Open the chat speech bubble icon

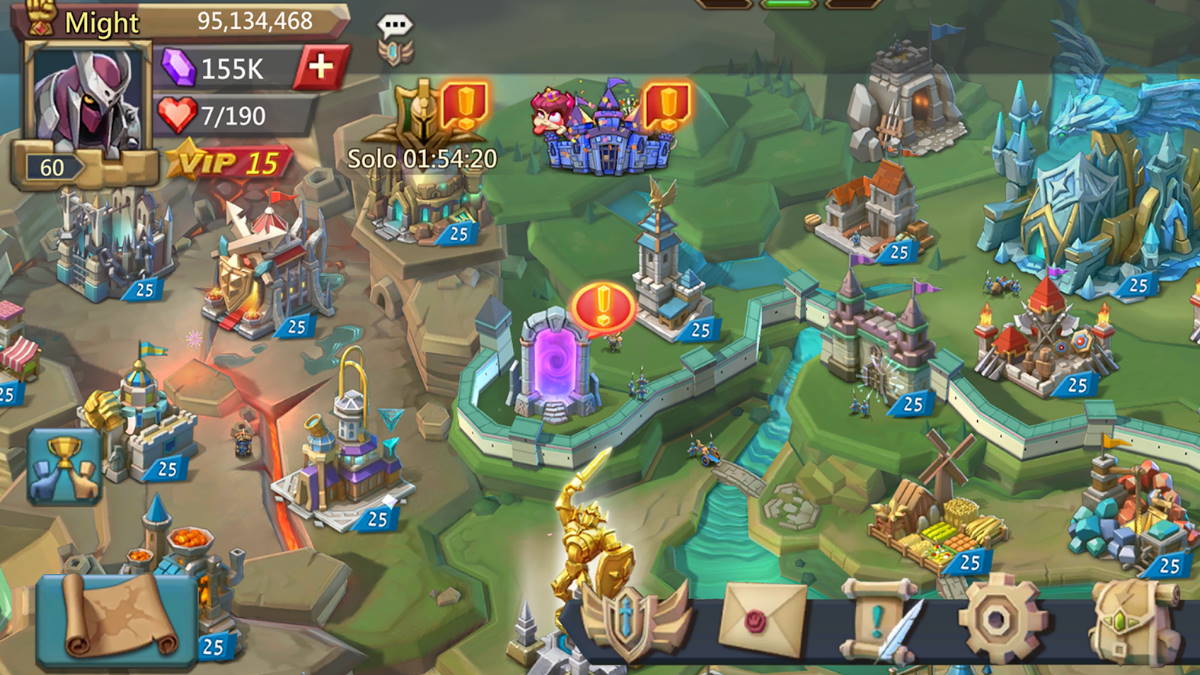pyautogui.click(x=395, y=27)
